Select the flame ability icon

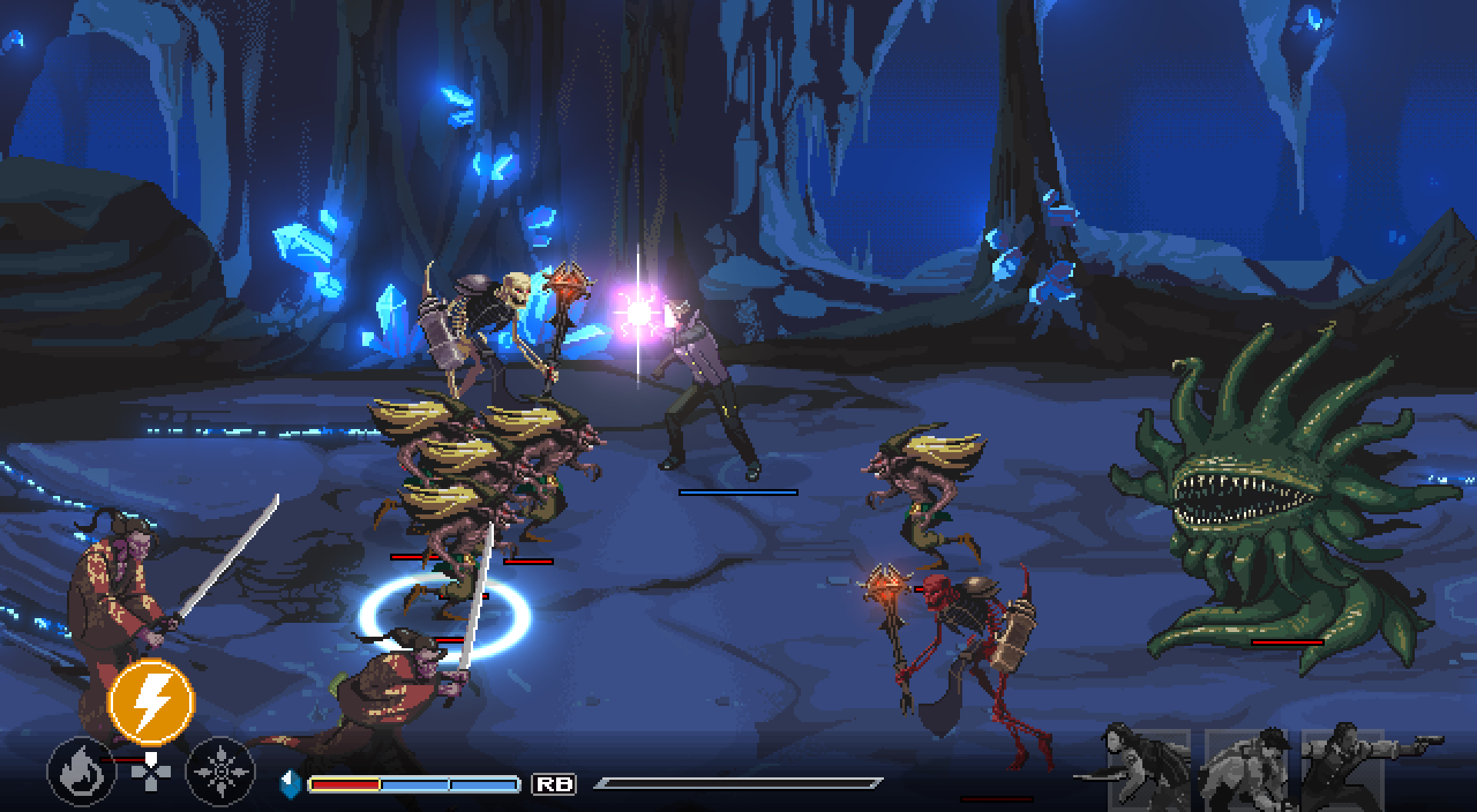point(82,770)
